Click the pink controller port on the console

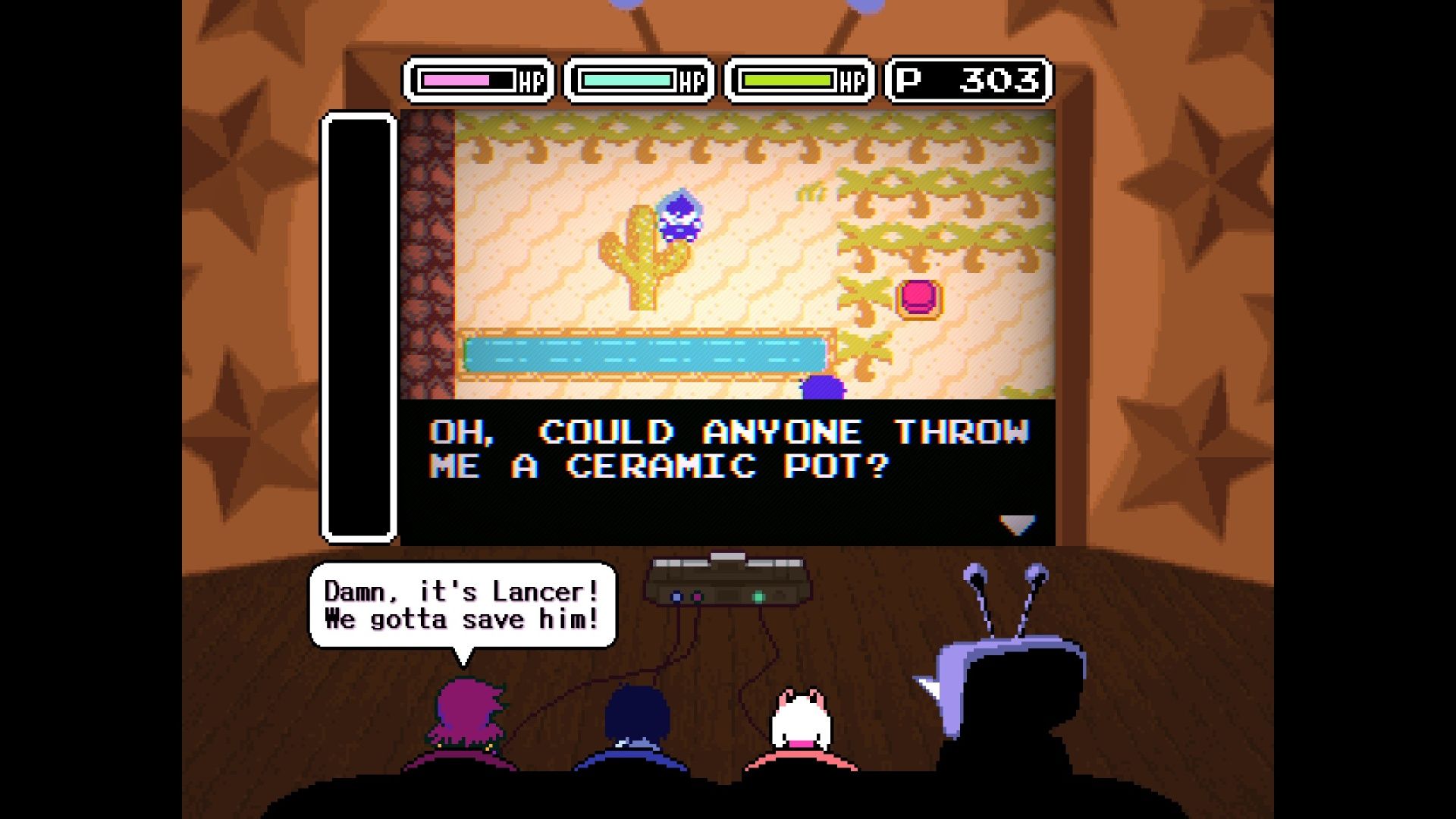click(698, 596)
